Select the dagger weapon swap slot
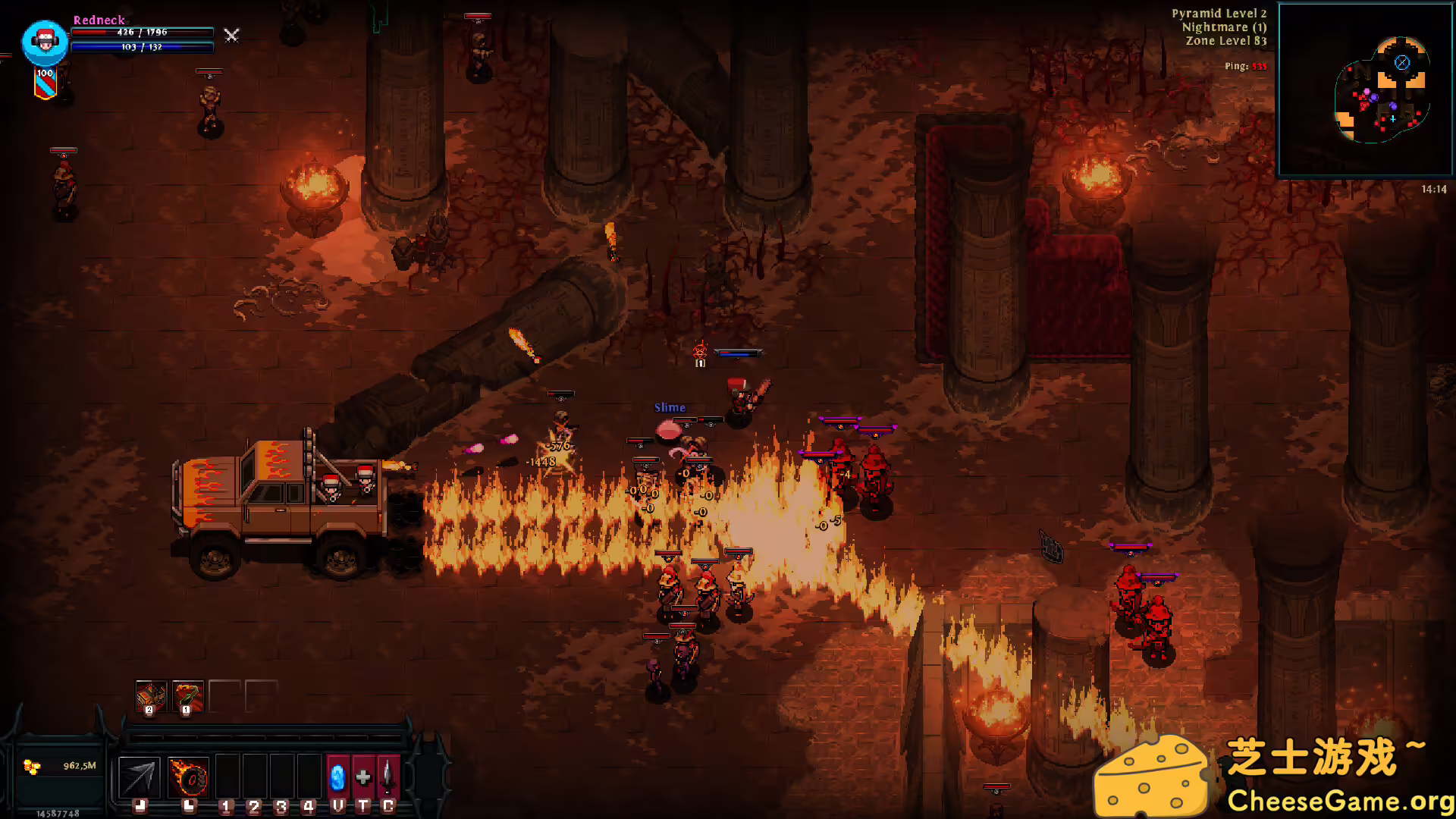The height and width of the screenshot is (819, 1456). 388,777
